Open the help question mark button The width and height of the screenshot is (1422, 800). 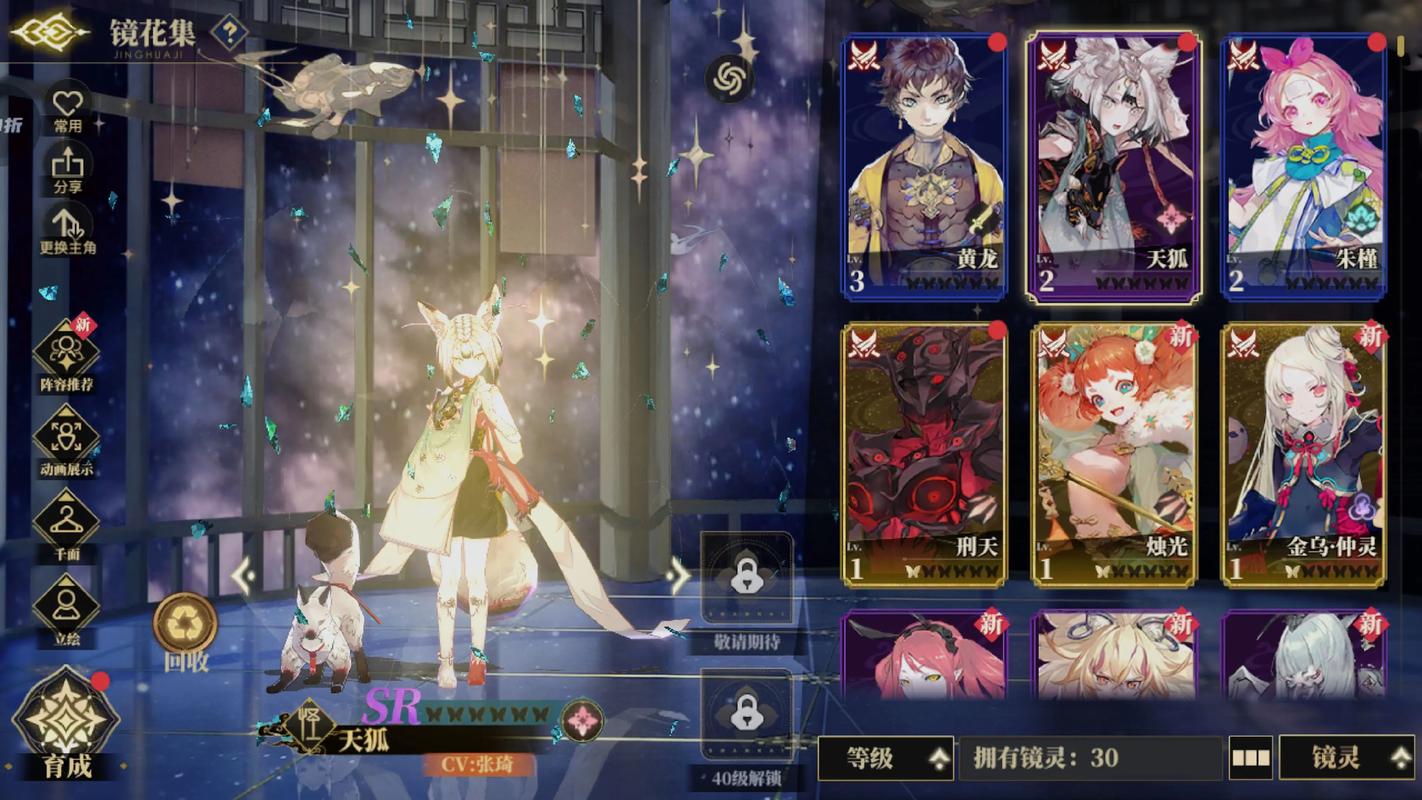tap(230, 33)
